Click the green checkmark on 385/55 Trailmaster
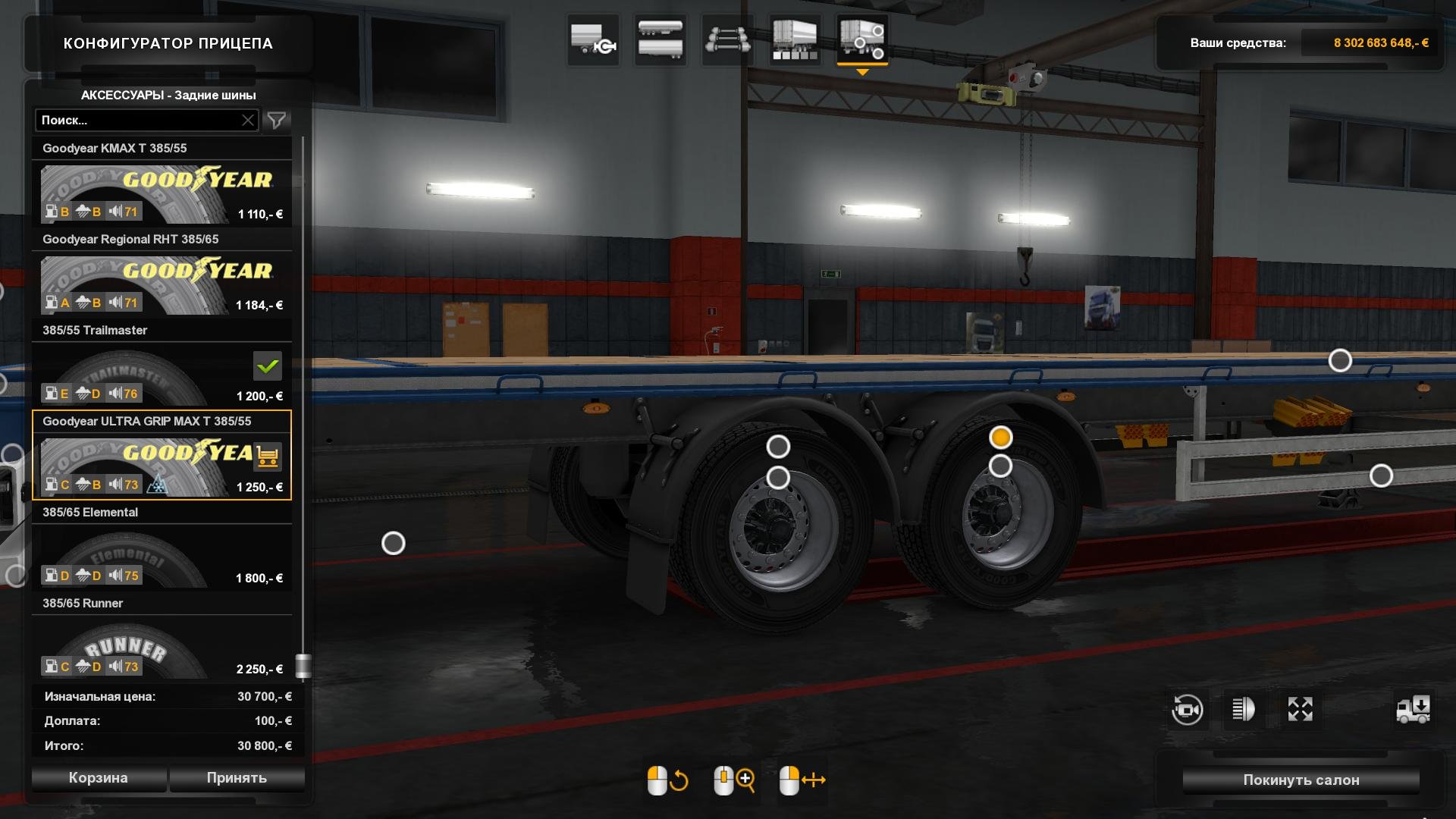 pos(269,367)
